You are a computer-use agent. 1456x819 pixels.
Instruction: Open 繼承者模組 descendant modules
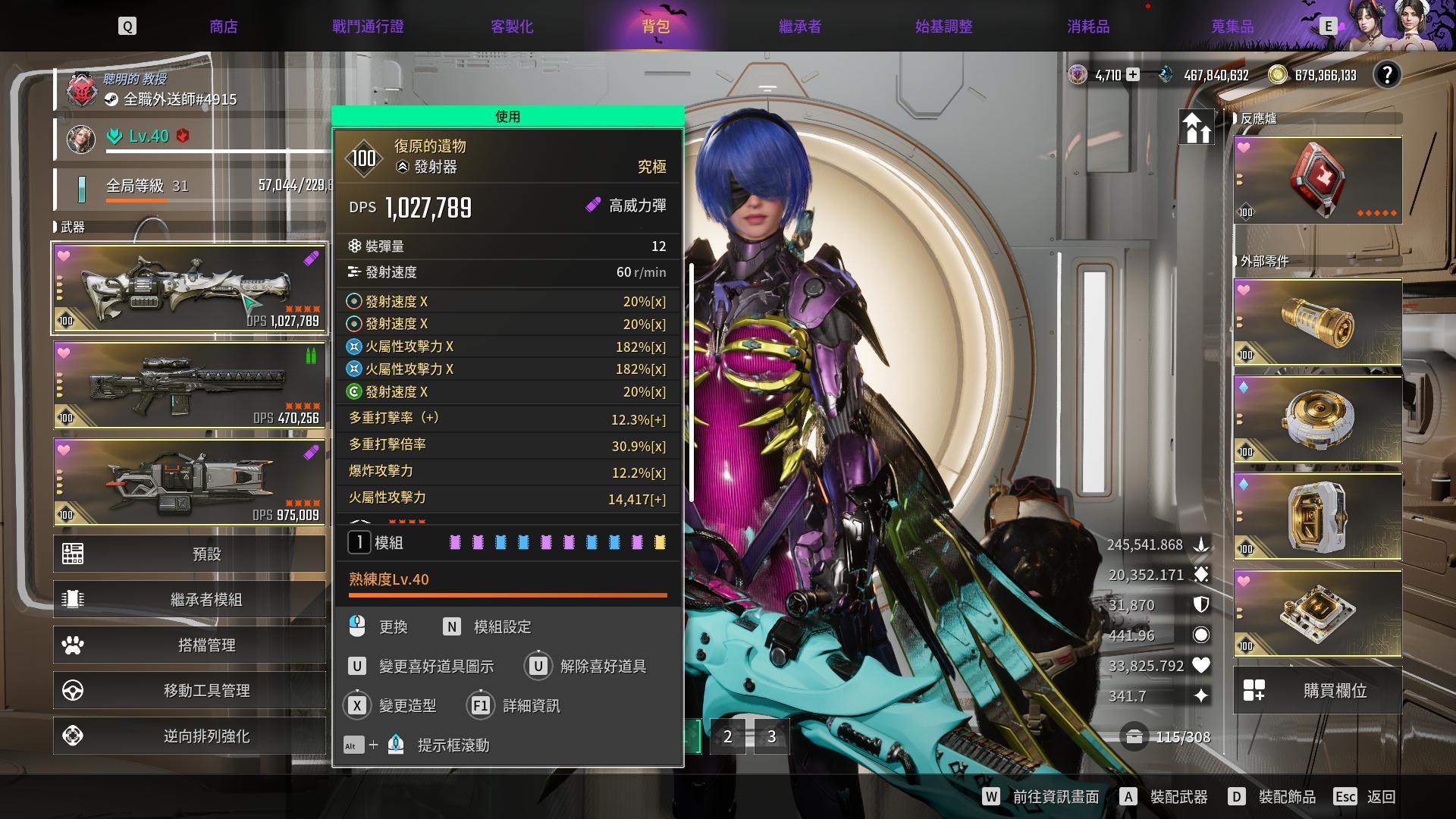pos(190,599)
